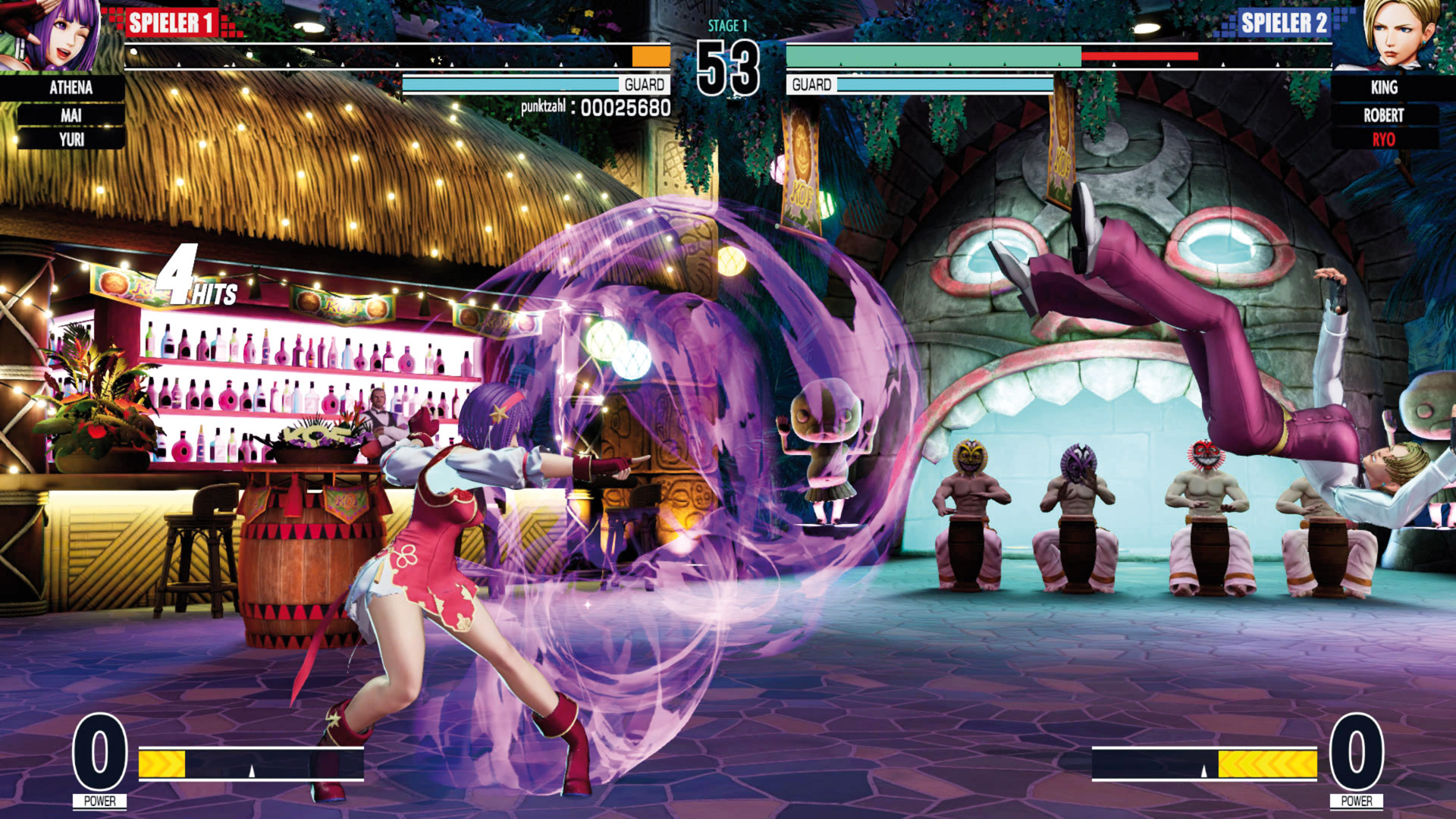
Task: Select Mai in Spieler 1's team list
Action: 71,115
